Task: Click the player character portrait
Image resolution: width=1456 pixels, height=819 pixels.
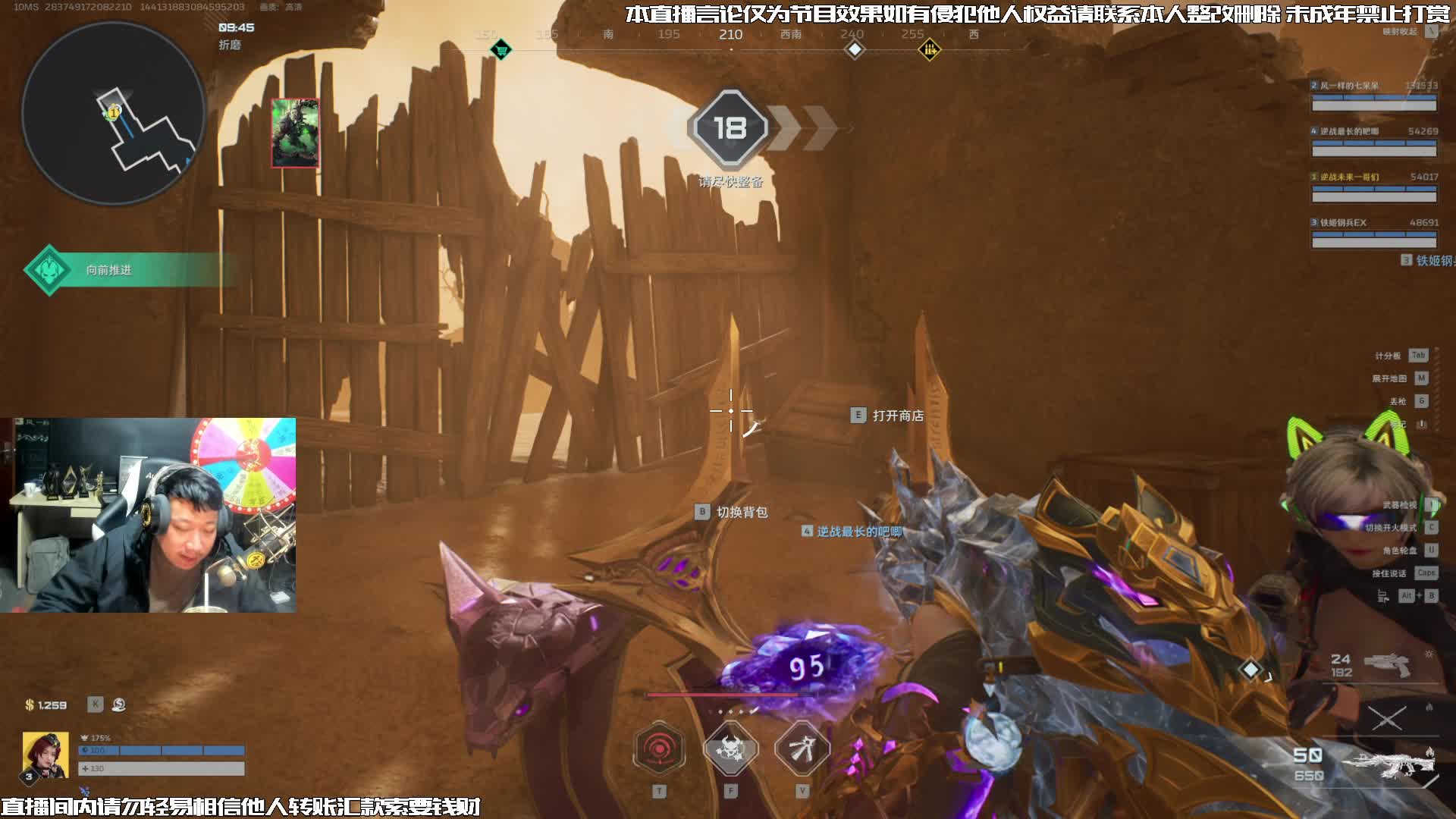Action: (45, 755)
